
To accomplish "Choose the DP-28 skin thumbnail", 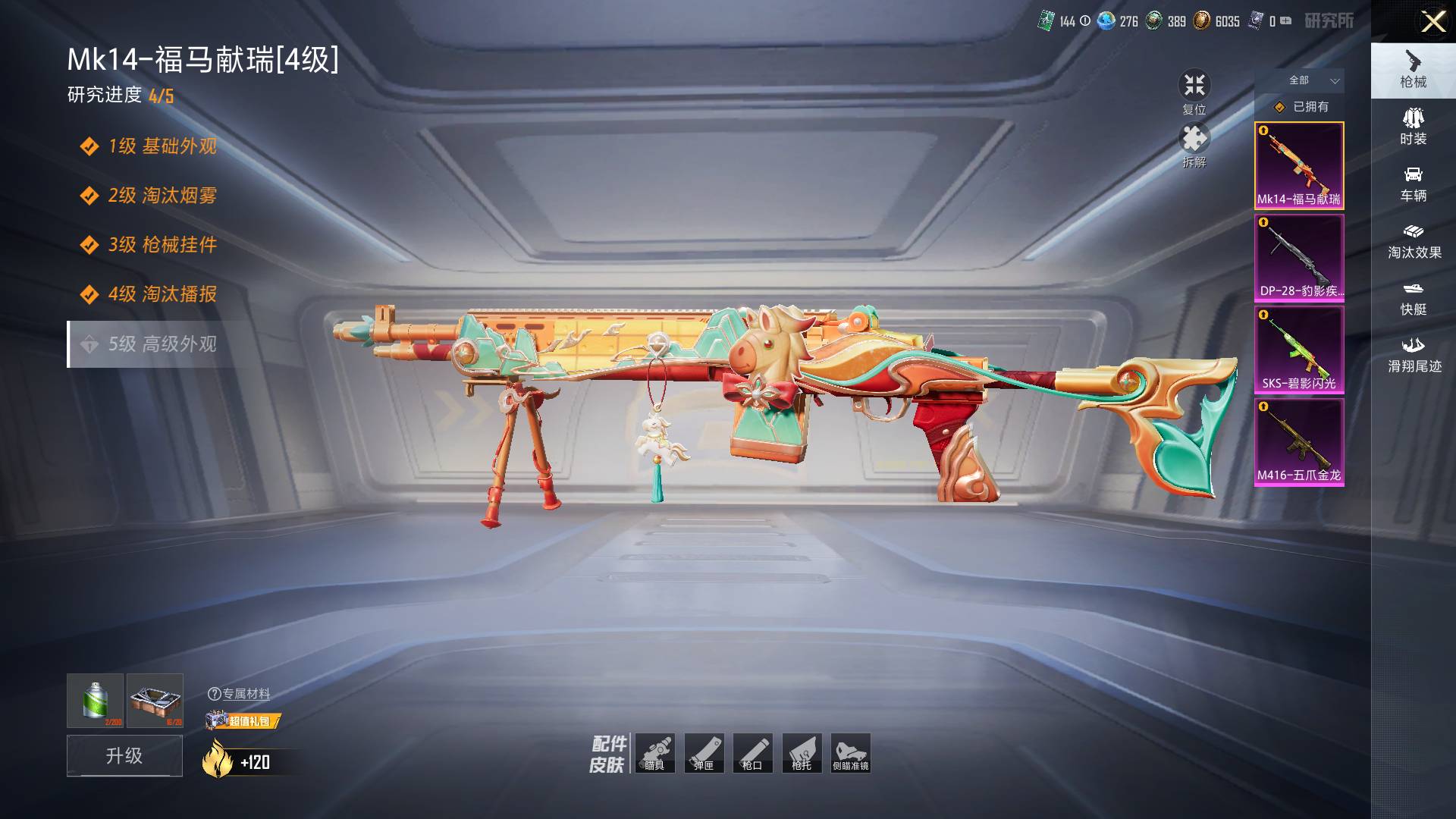I will 1299,258.
